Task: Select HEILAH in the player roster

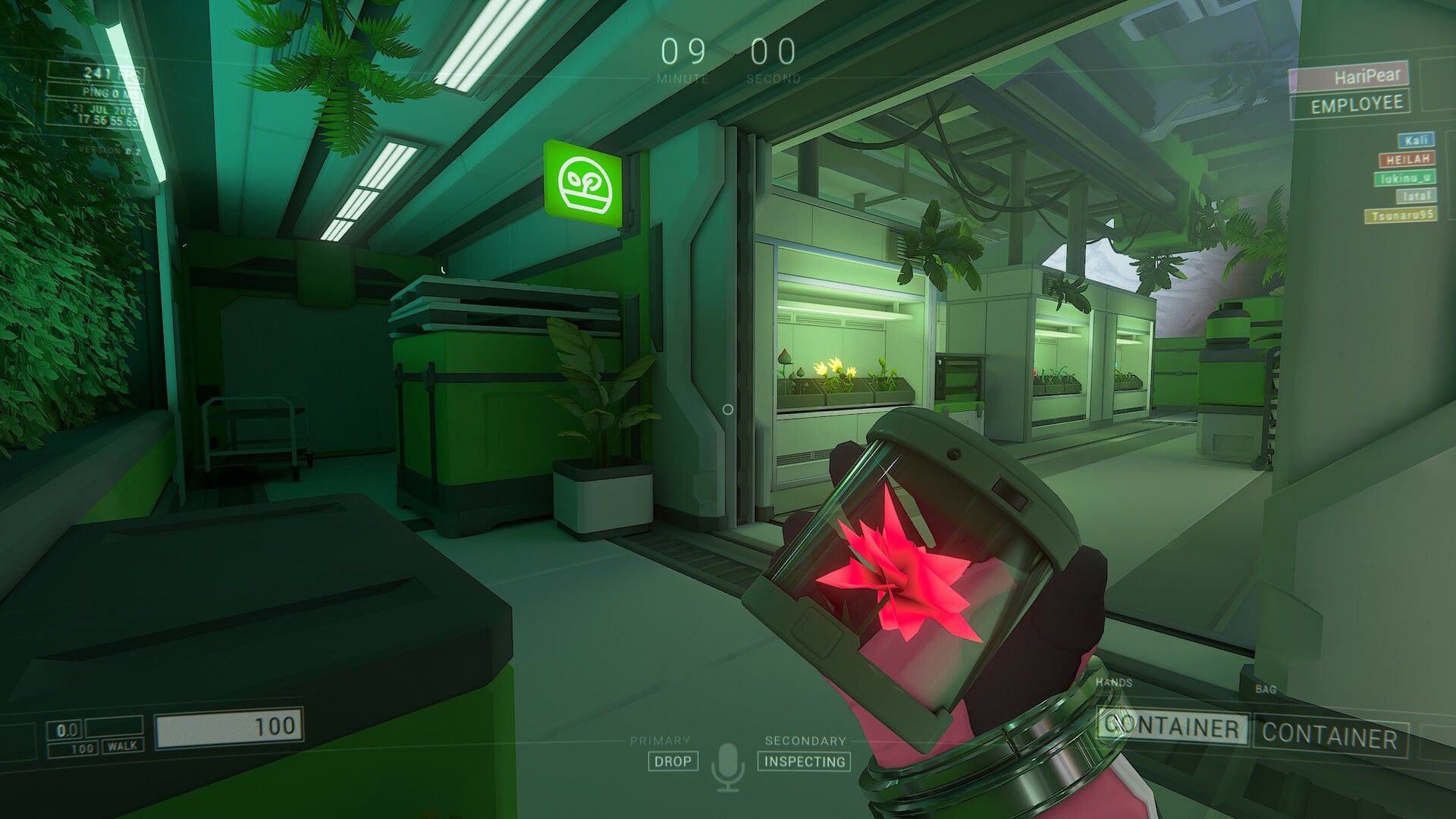Action: click(1407, 159)
